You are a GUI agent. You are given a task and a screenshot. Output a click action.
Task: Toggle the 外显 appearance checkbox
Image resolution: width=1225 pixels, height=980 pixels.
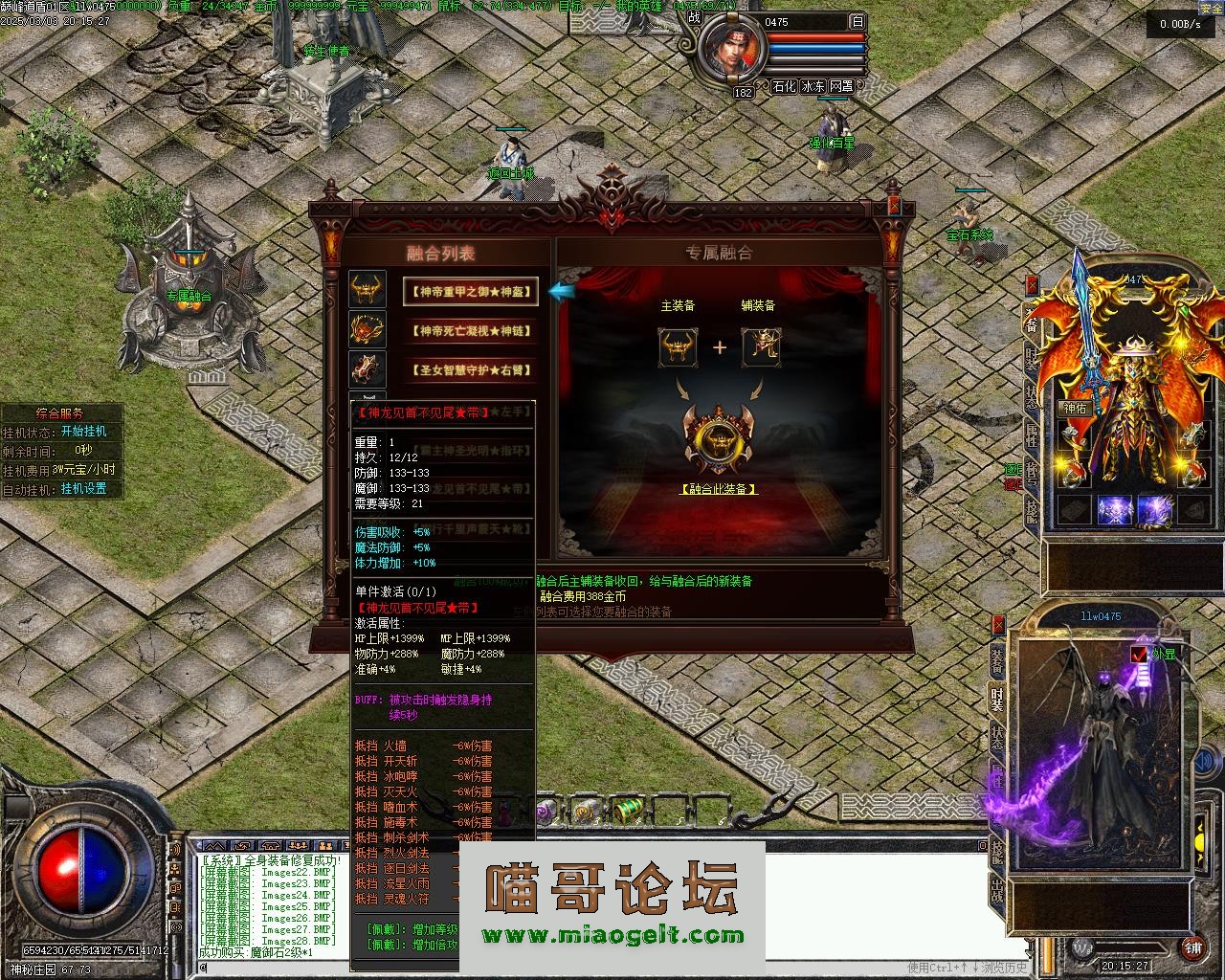click(x=1138, y=655)
